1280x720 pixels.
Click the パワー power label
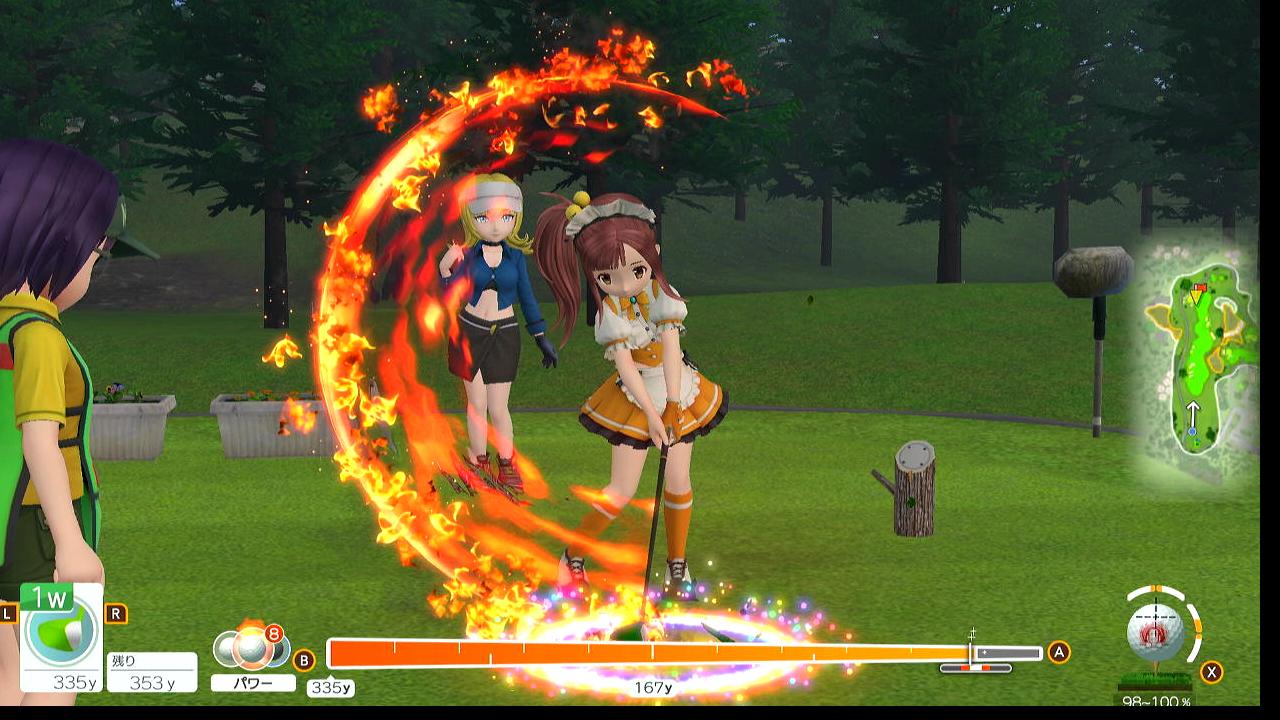point(253,683)
